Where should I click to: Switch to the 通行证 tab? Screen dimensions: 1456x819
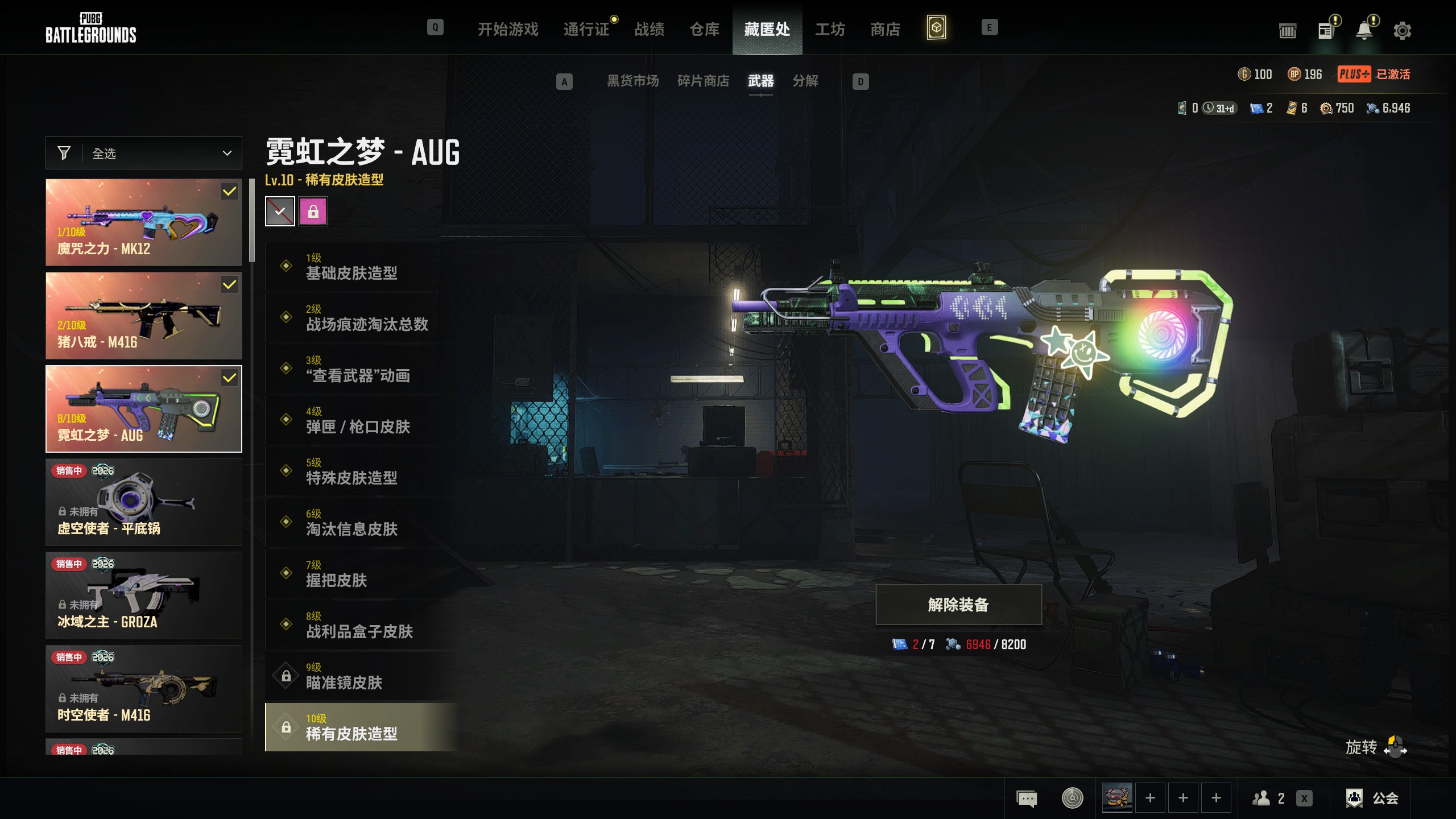tap(586, 29)
